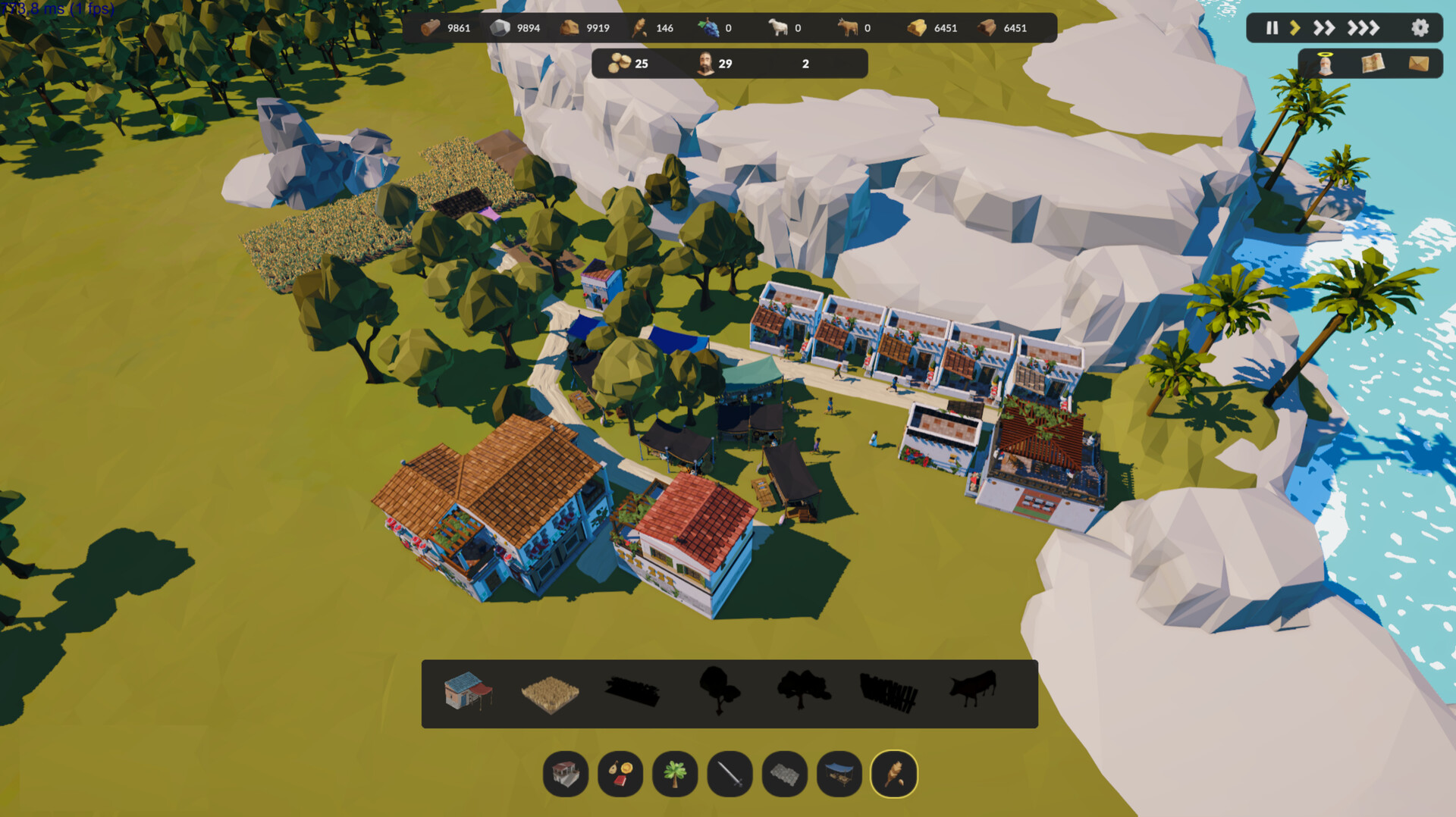
Task: Select the sword military build category
Action: tap(730, 775)
